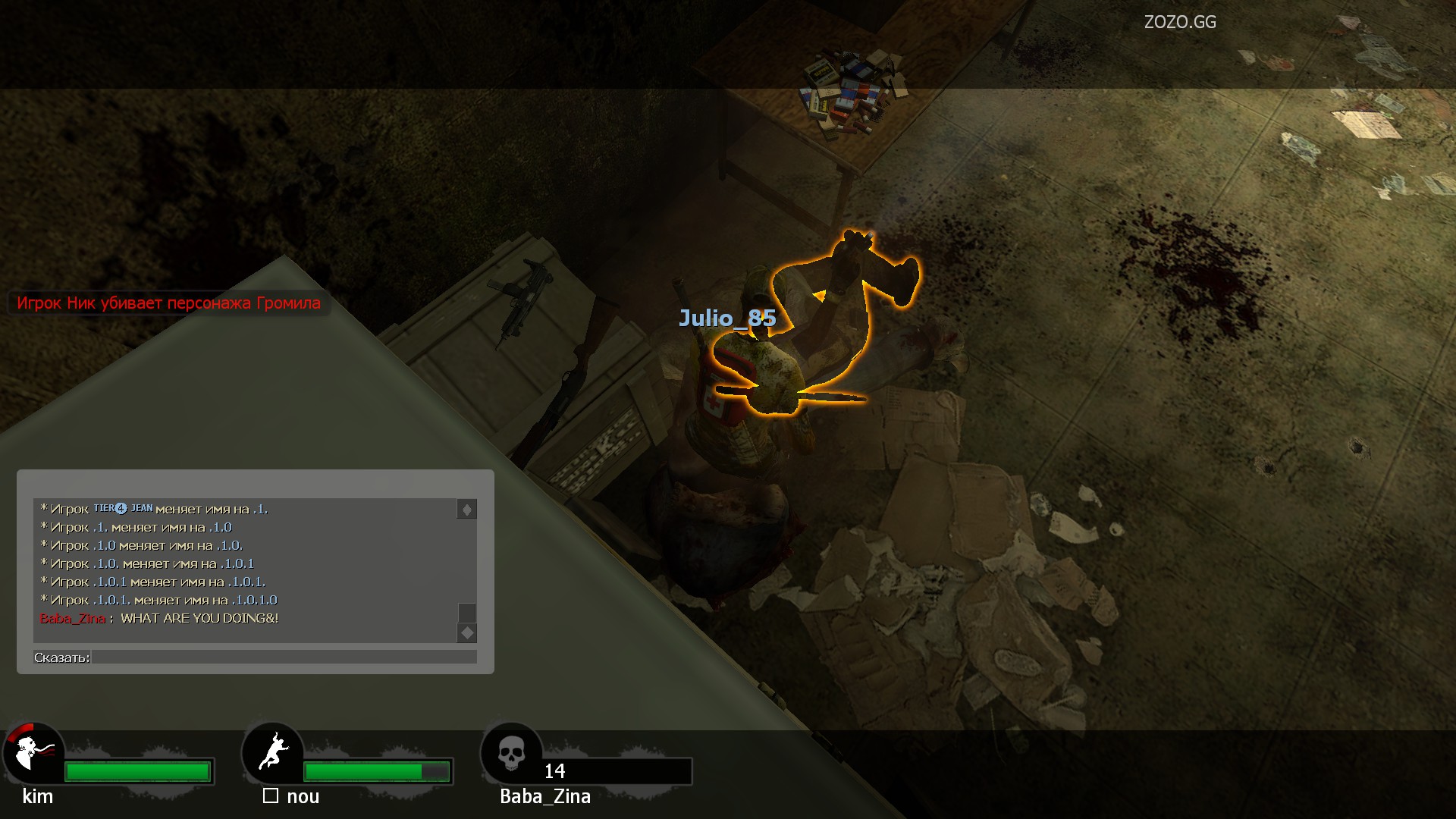Grab the chat scrollbar thumb
The width and height of the screenshot is (1456, 819).
click(467, 613)
